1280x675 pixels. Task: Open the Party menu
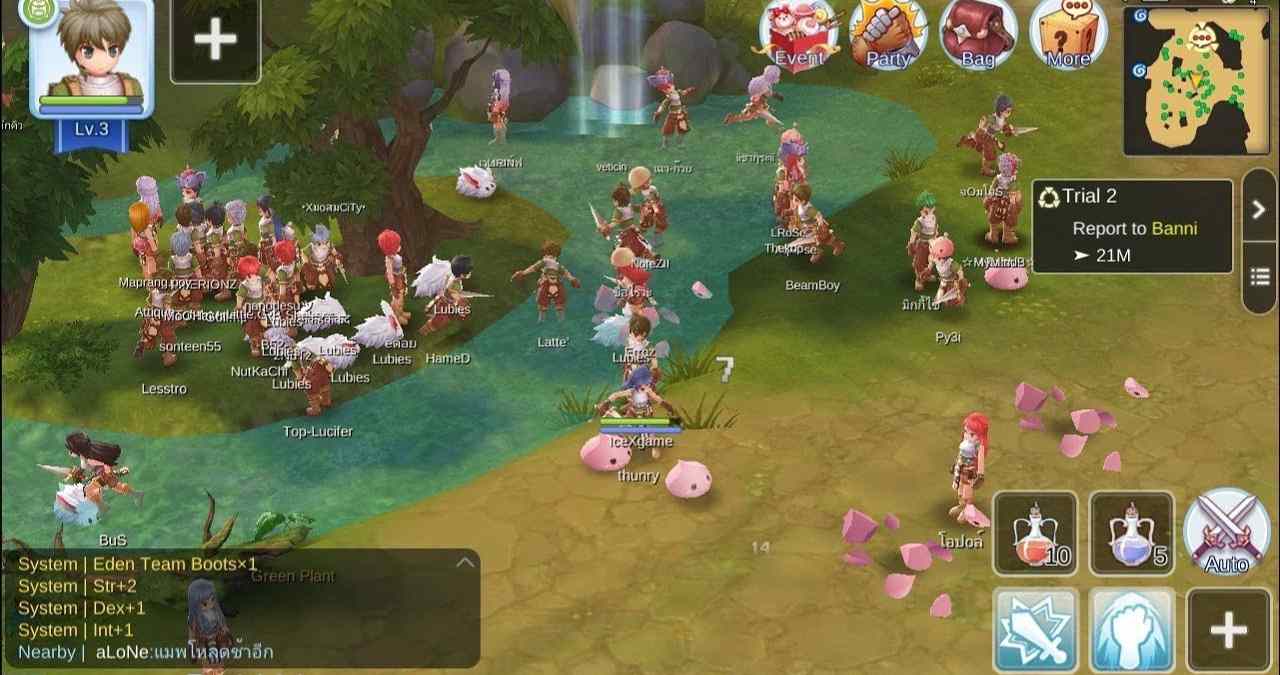[888, 35]
